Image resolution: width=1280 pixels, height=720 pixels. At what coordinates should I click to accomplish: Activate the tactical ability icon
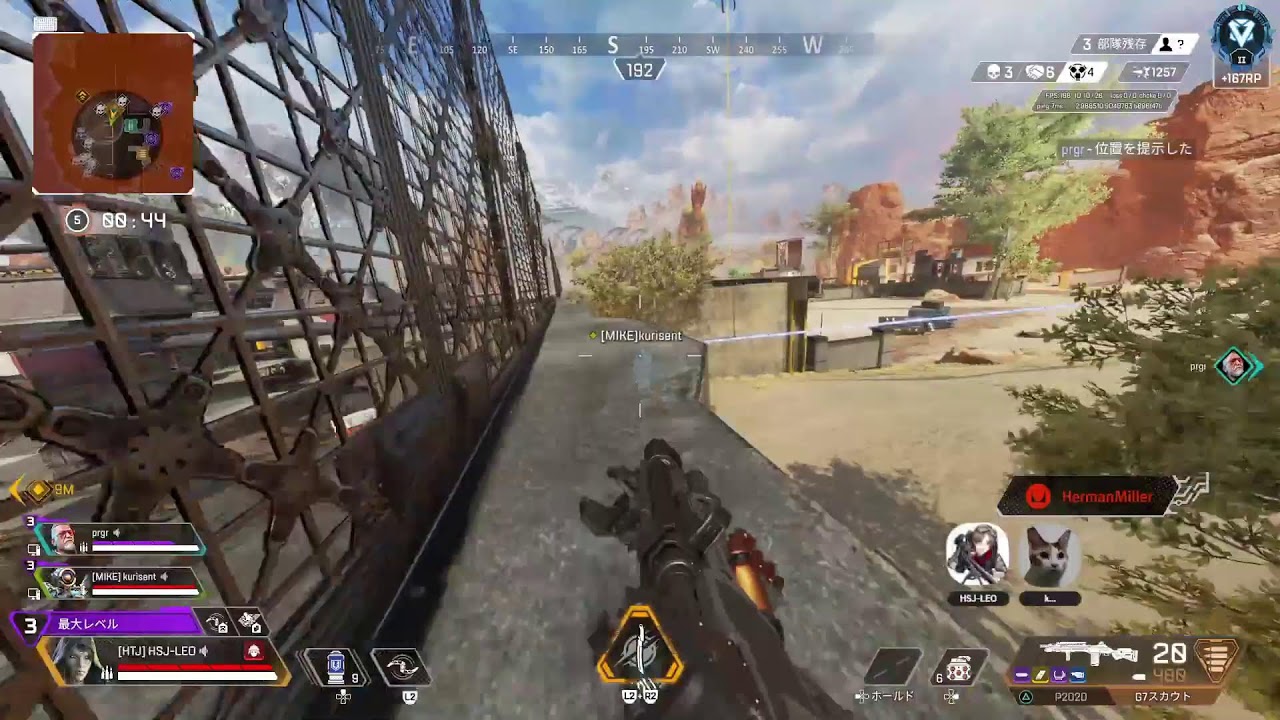(x=401, y=667)
